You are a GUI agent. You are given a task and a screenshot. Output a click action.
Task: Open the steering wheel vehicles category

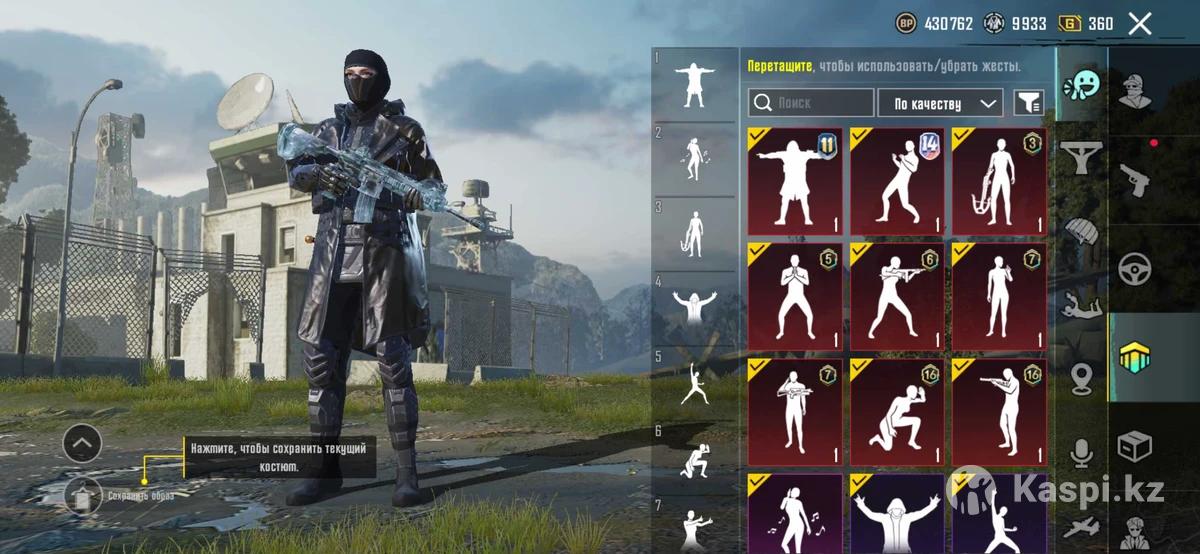tap(1135, 268)
